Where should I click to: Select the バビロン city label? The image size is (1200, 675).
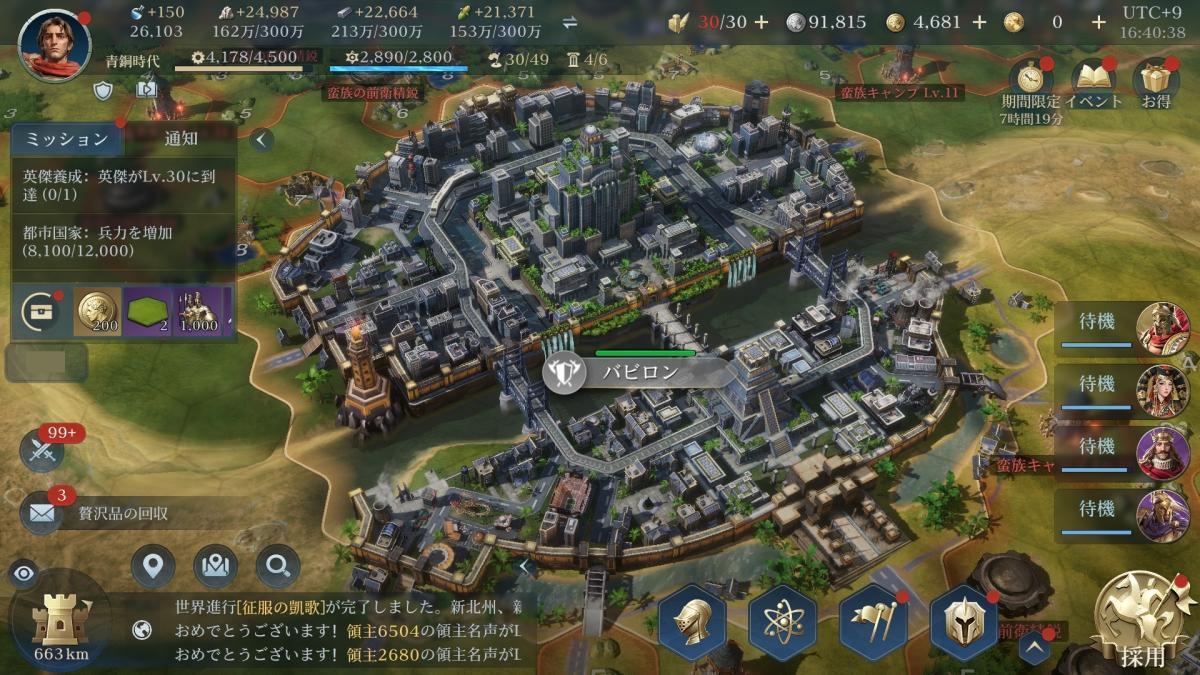point(640,373)
